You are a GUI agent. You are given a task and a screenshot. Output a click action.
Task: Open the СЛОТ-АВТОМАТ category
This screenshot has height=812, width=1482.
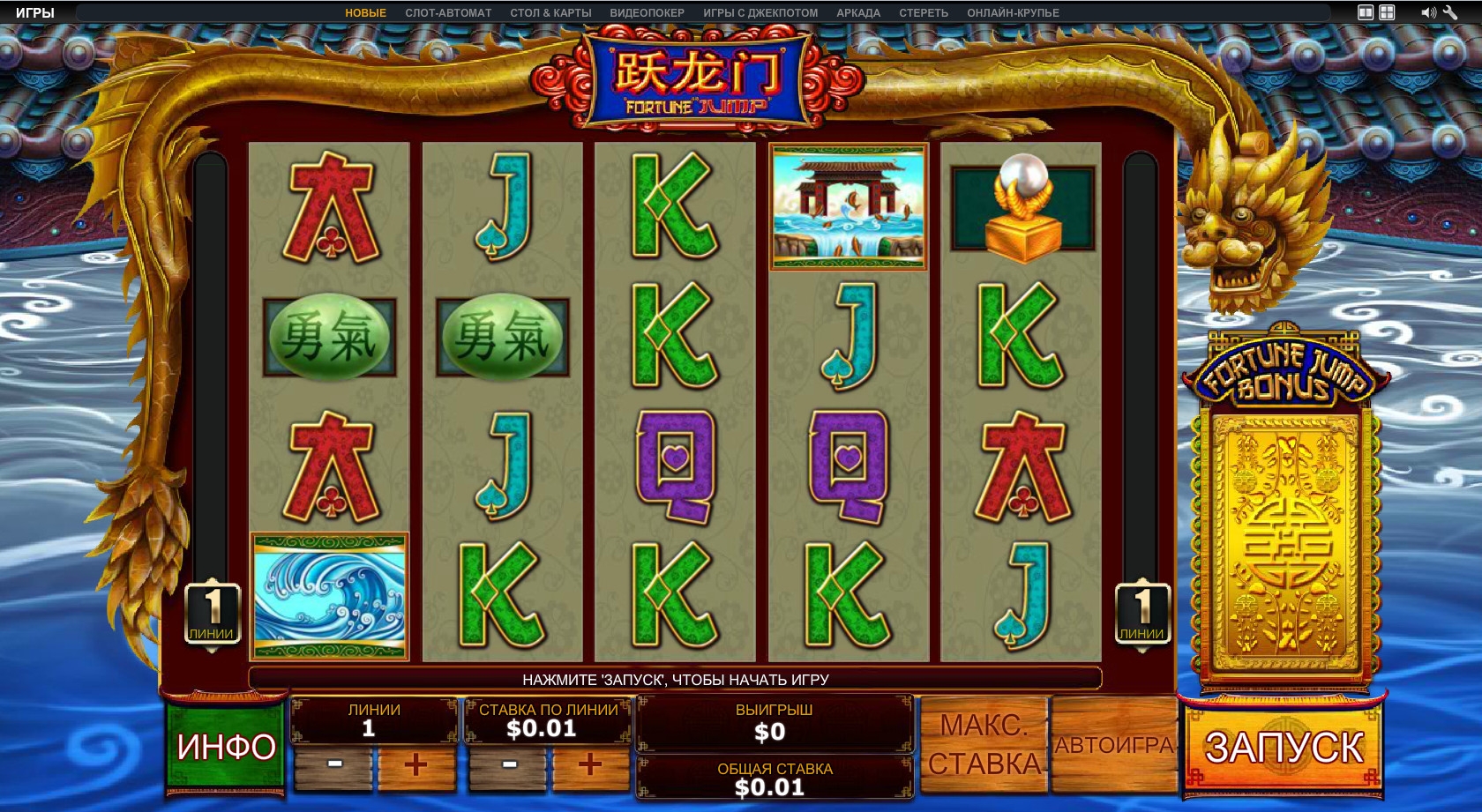(448, 13)
